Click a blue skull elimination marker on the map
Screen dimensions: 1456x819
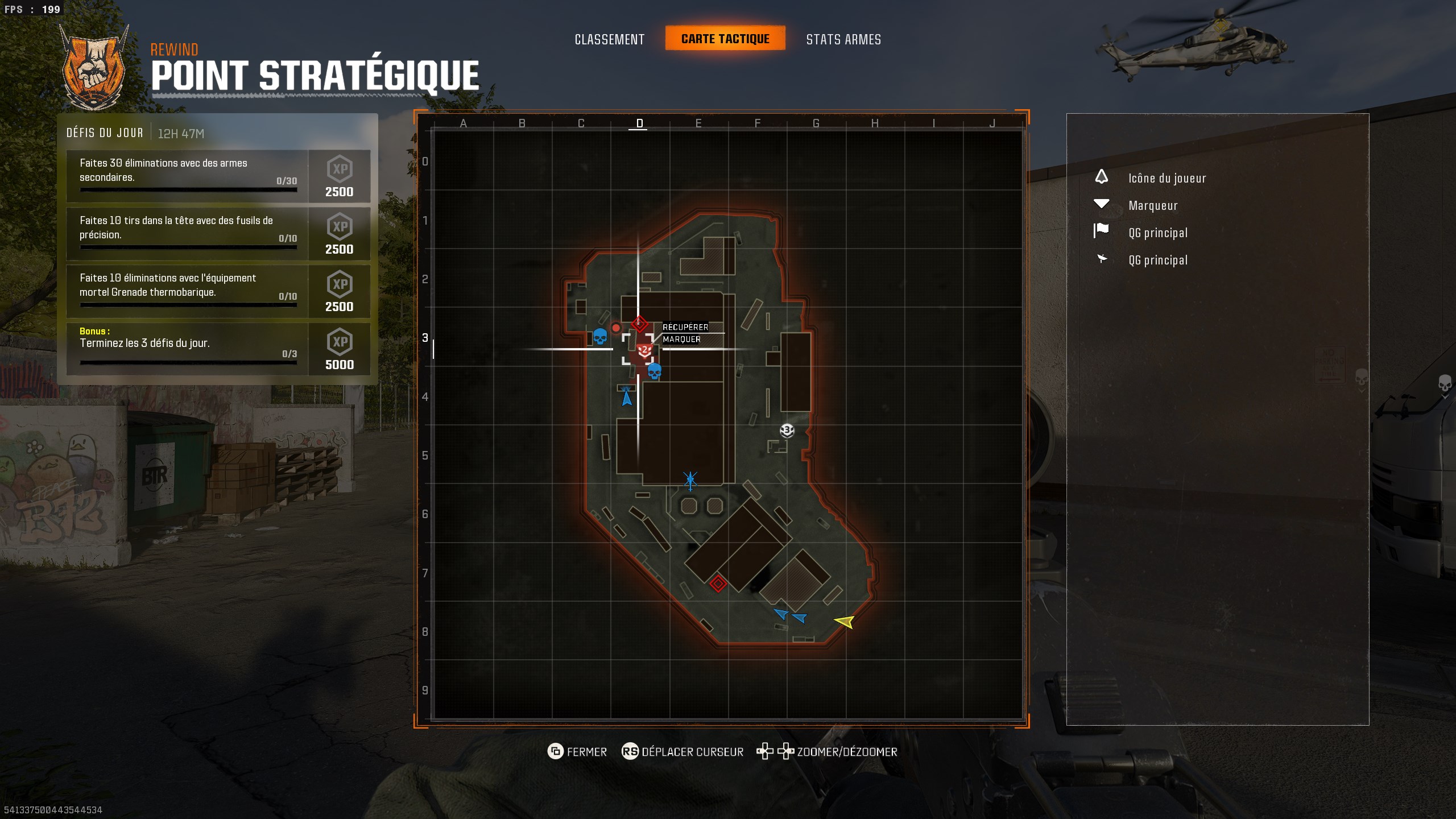(x=599, y=337)
